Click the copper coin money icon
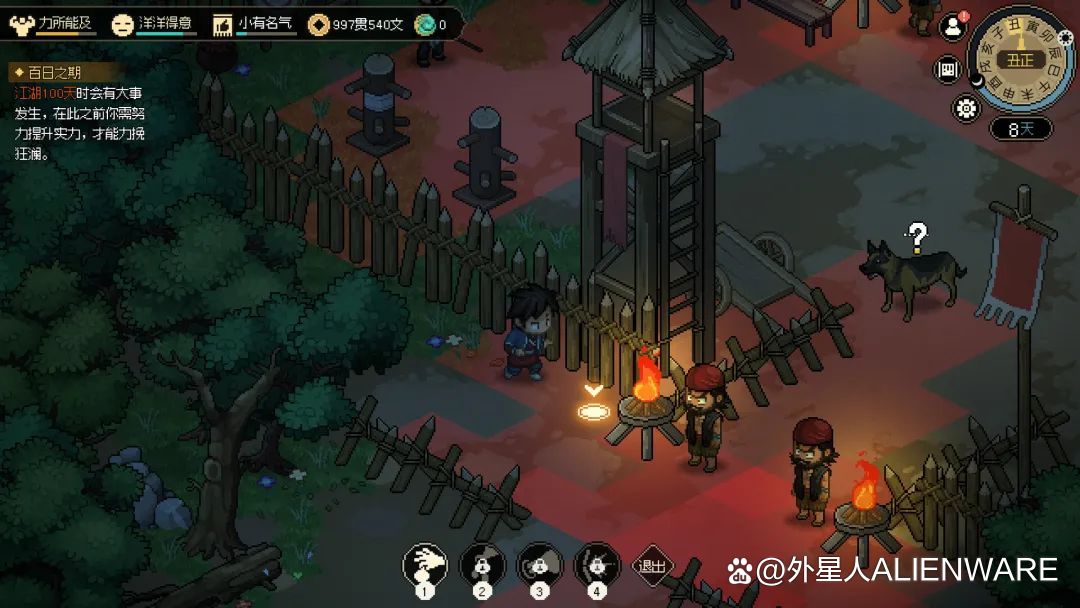 click(318, 24)
